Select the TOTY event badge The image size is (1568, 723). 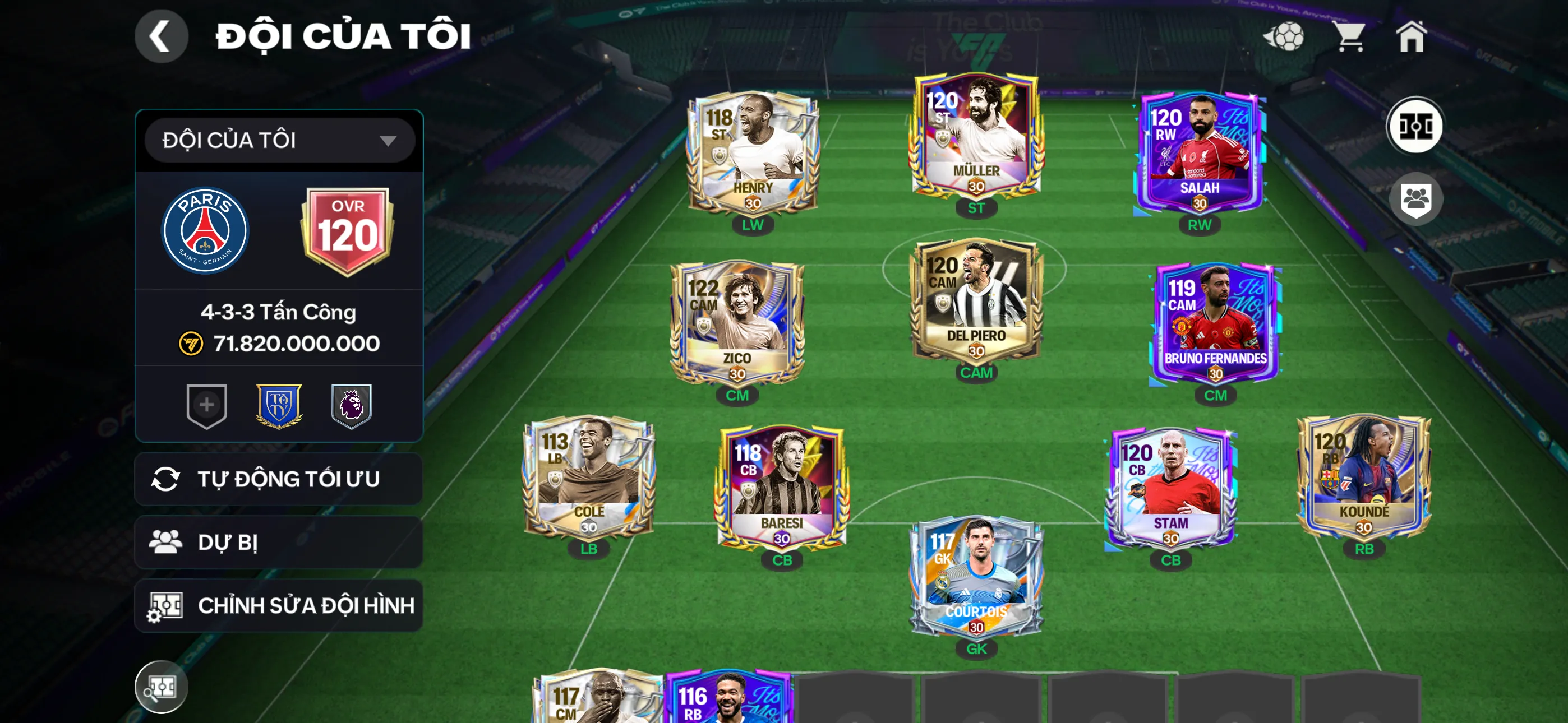click(x=280, y=406)
